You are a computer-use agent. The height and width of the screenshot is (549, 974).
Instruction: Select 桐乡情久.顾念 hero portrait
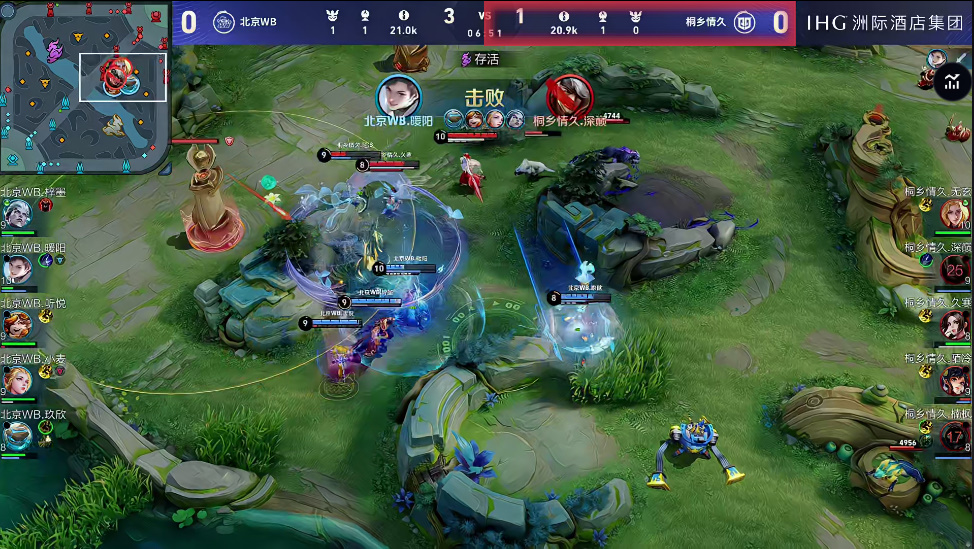[x=955, y=380]
